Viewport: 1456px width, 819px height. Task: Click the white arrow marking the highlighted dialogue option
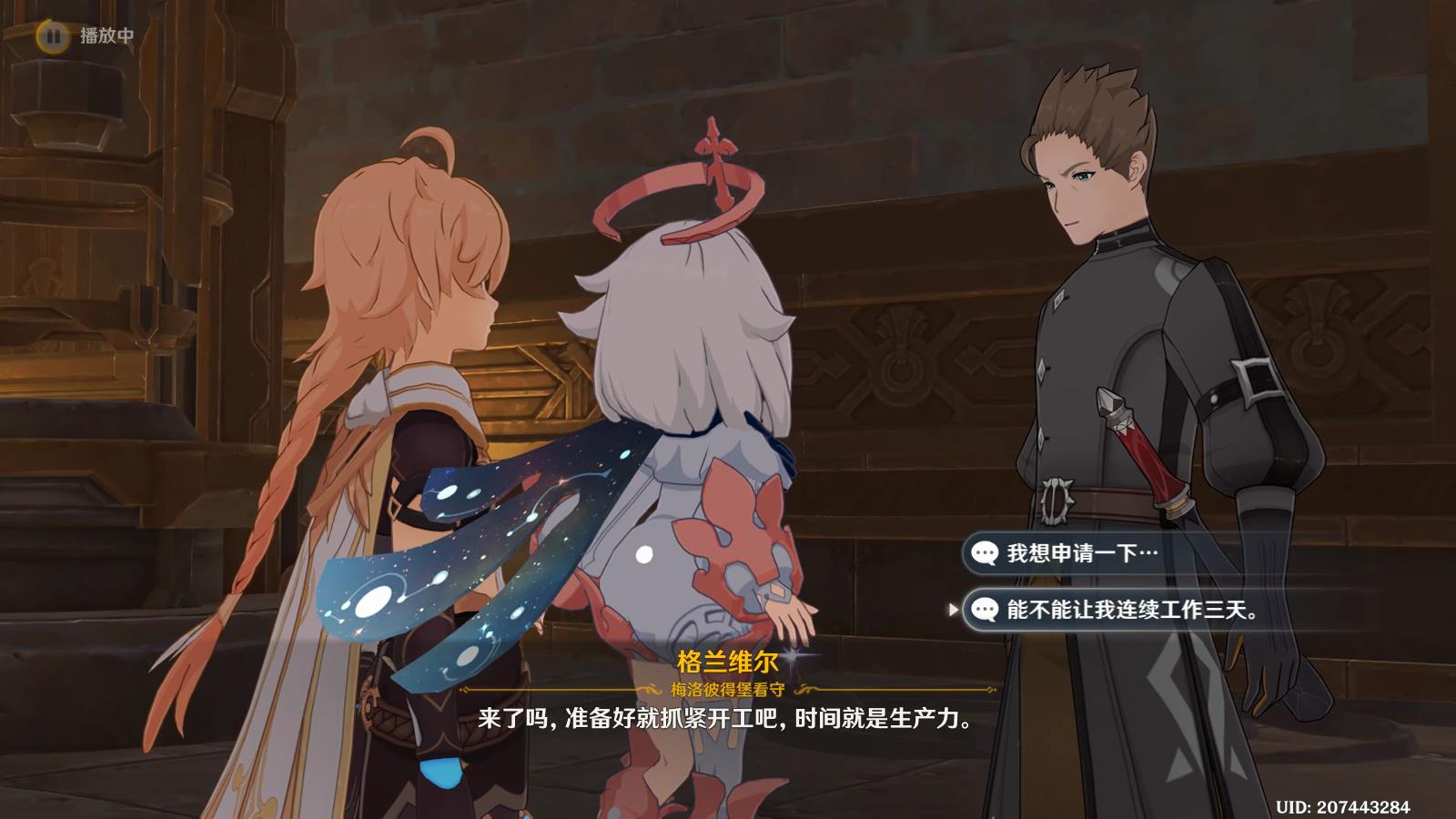pyautogui.click(x=954, y=609)
